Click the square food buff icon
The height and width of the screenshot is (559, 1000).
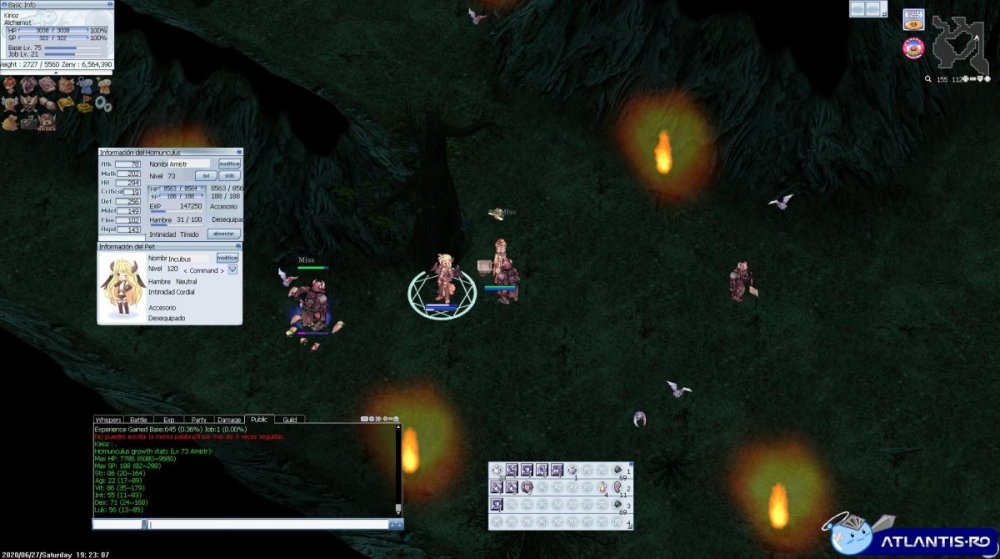tap(912, 19)
